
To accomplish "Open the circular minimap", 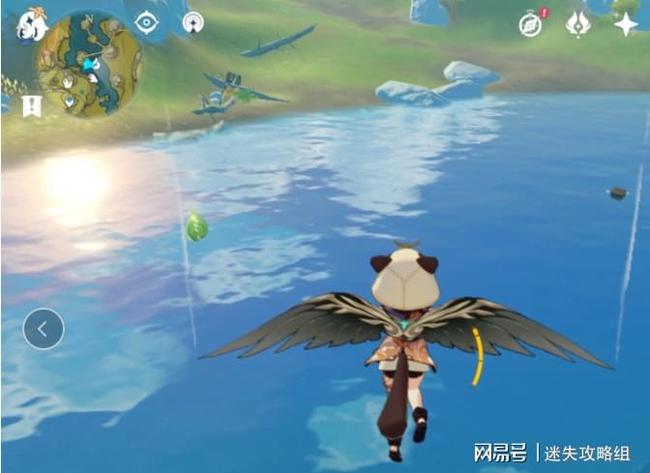I will (x=89, y=66).
